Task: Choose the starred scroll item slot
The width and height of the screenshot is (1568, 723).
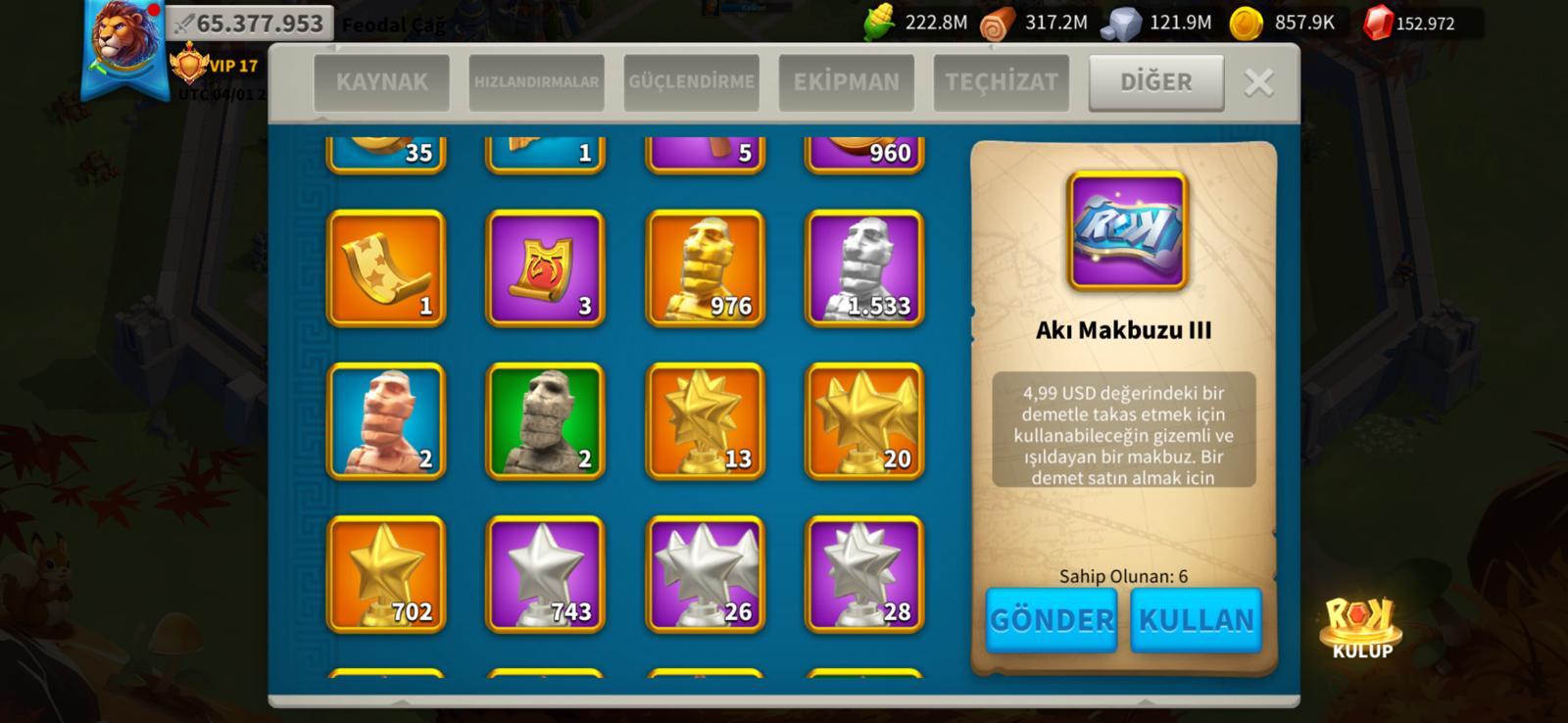Action: pos(386,267)
